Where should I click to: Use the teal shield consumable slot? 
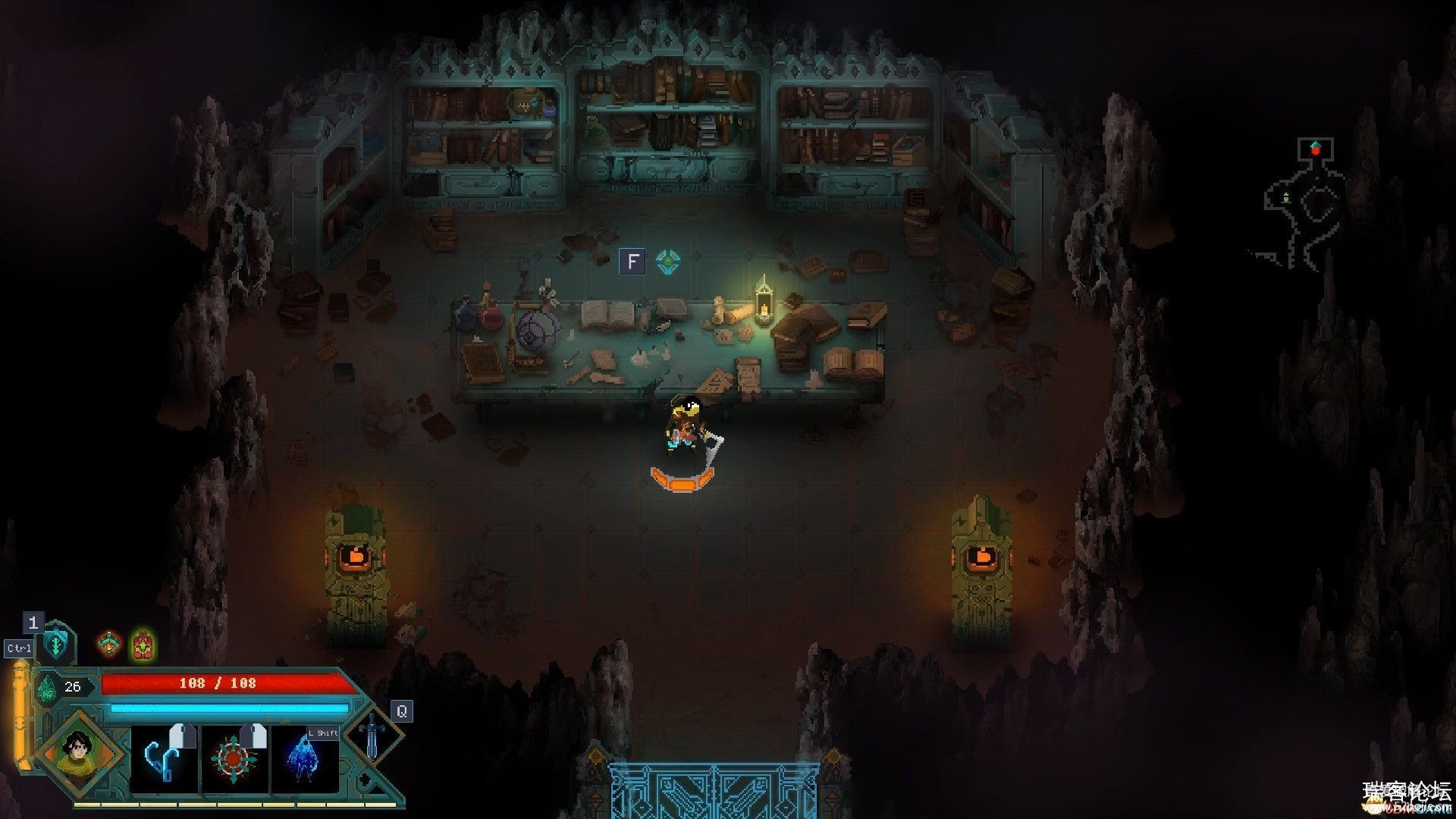57,644
